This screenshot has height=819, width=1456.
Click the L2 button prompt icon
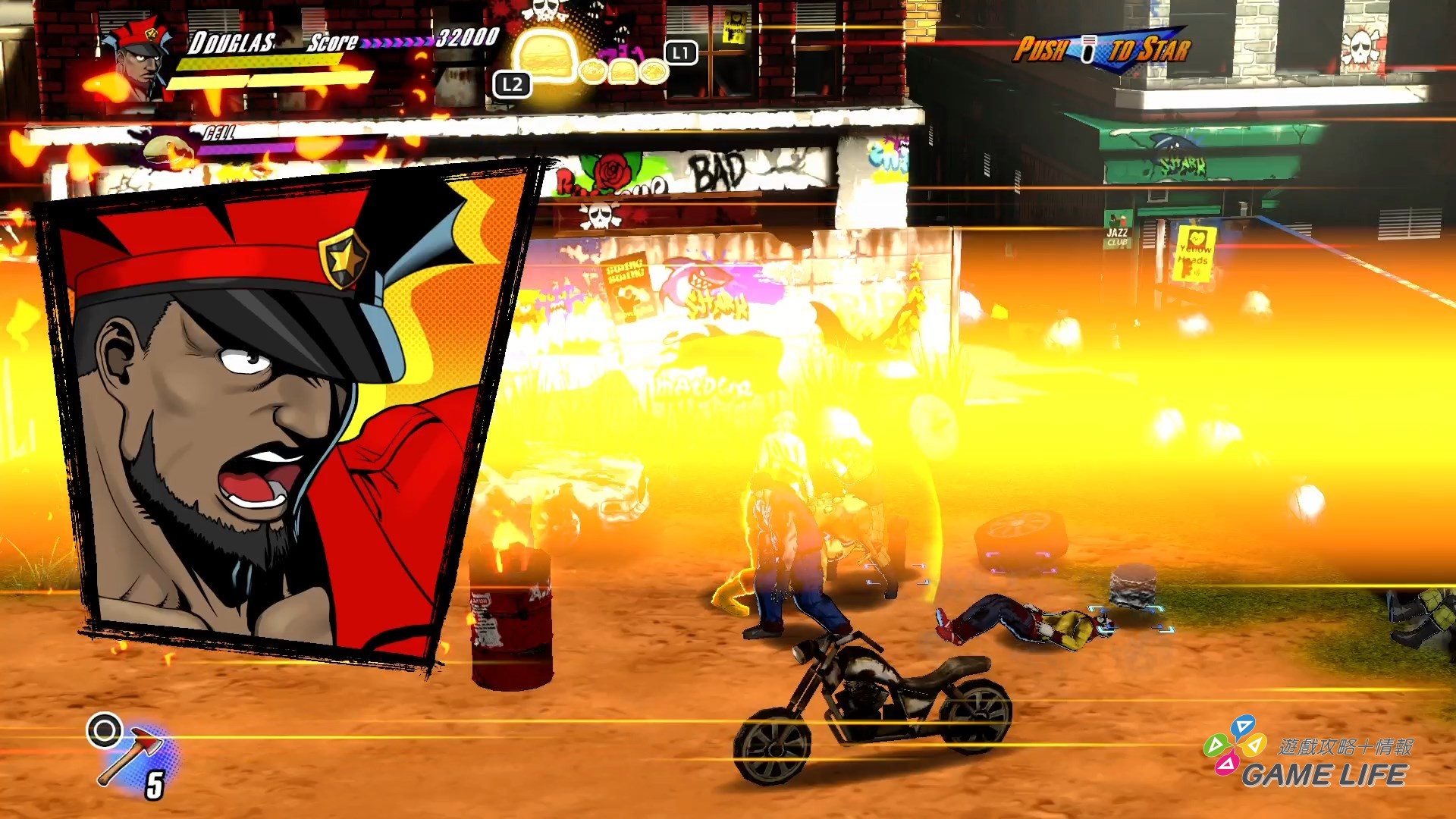coord(512,85)
